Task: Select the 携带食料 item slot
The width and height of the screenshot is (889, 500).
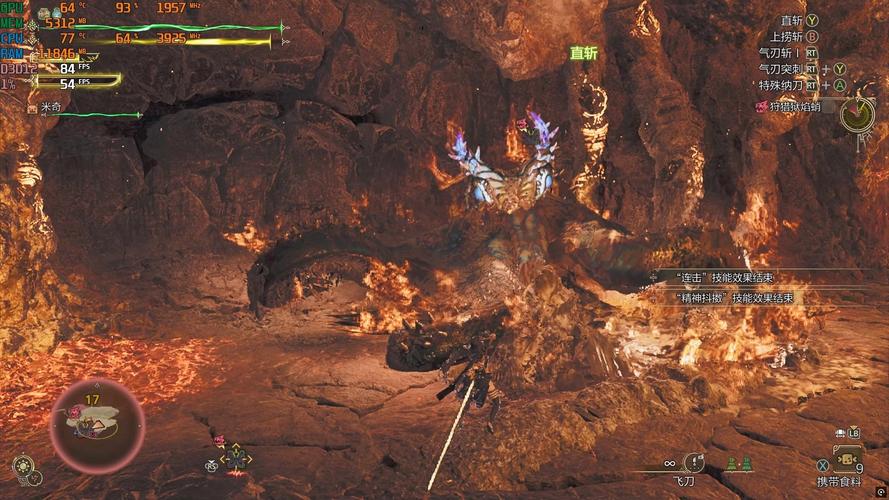Action: (x=848, y=462)
